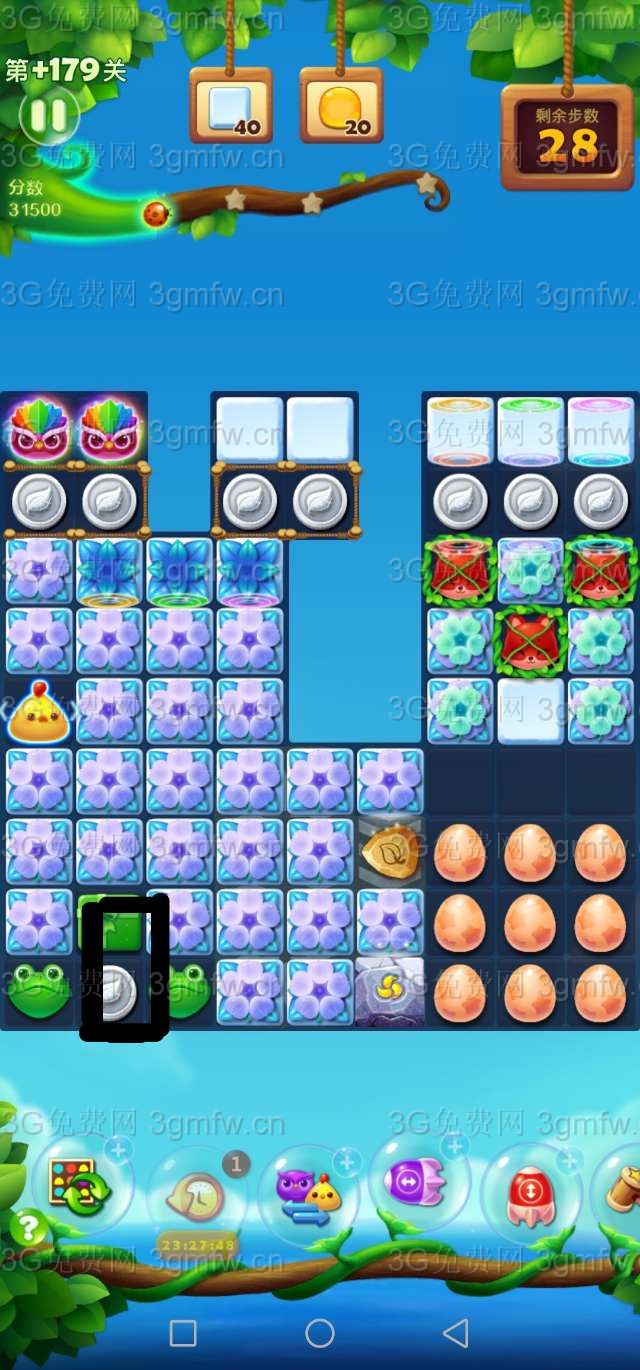Tap the Android back button
640x1370 pixels.
coord(456,1332)
